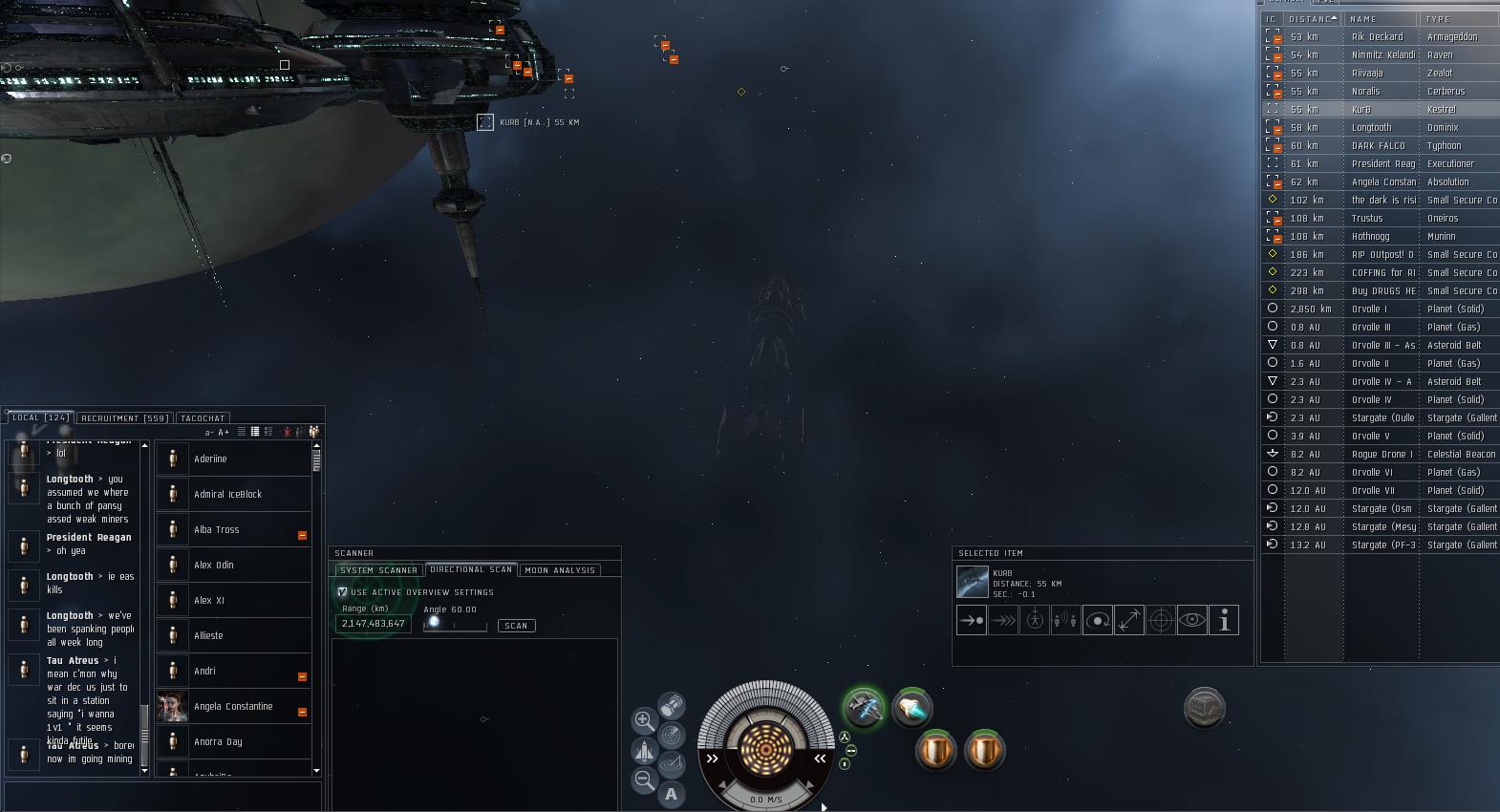
Task: Select Admiral IceBlock in the member list
Action: coord(227,494)
